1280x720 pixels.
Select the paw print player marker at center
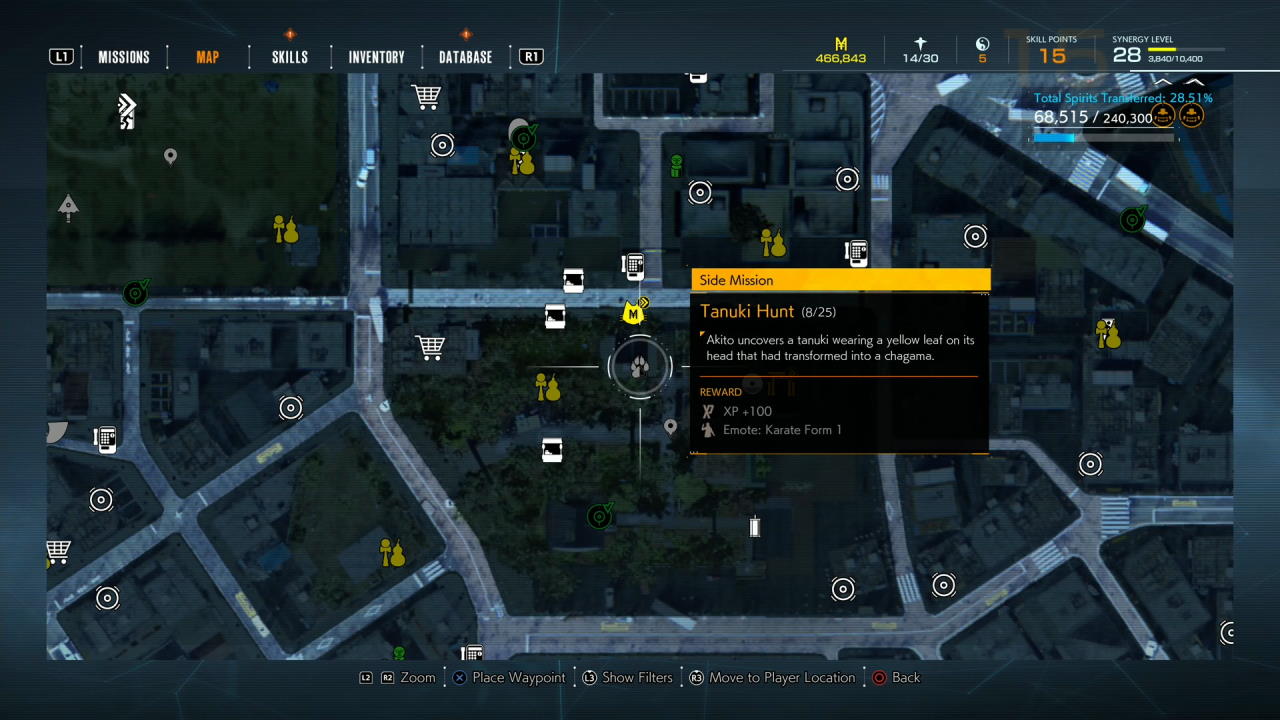tap(639, 366)
